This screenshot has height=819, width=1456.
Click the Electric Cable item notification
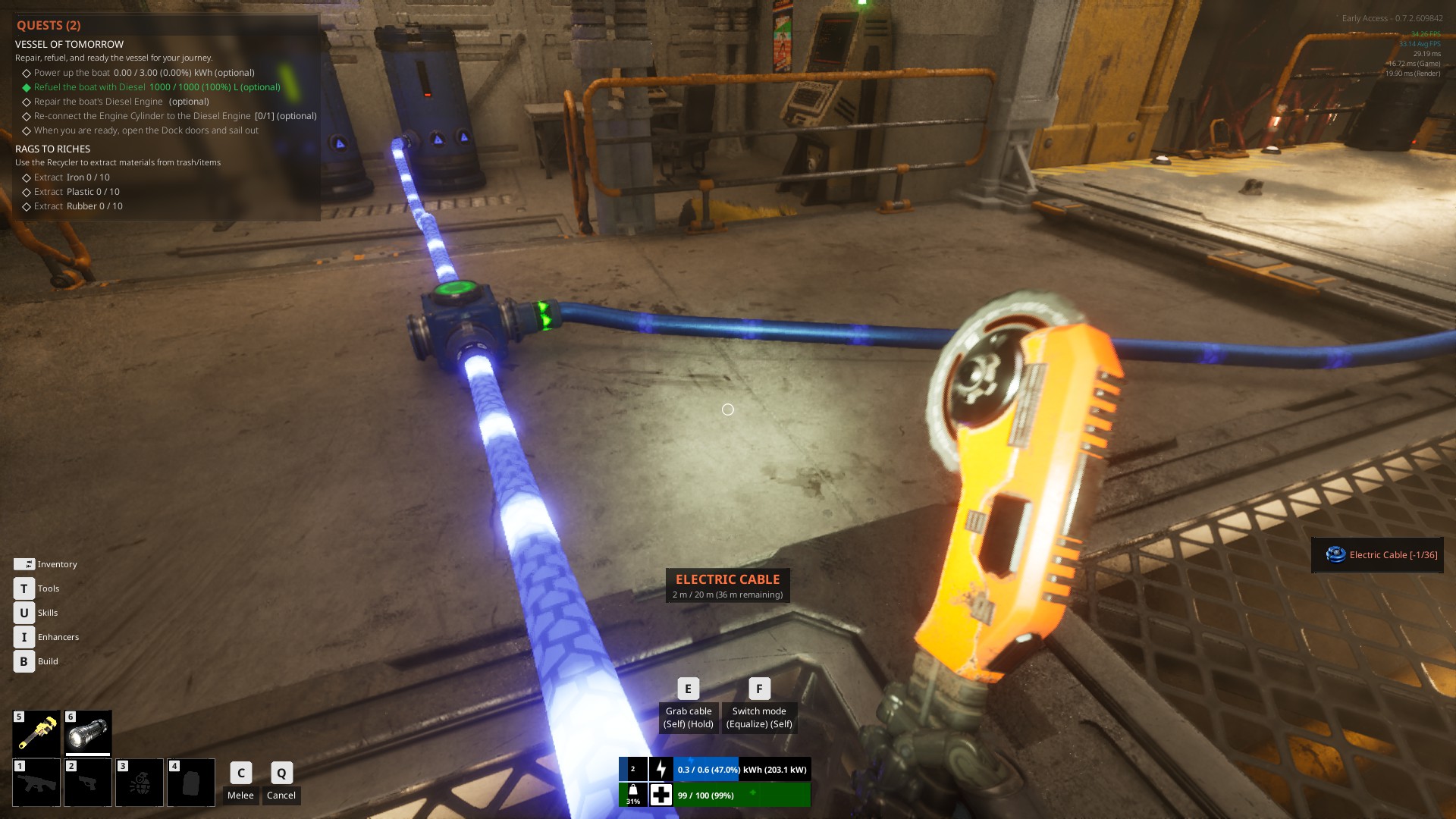click(1377, 555)
